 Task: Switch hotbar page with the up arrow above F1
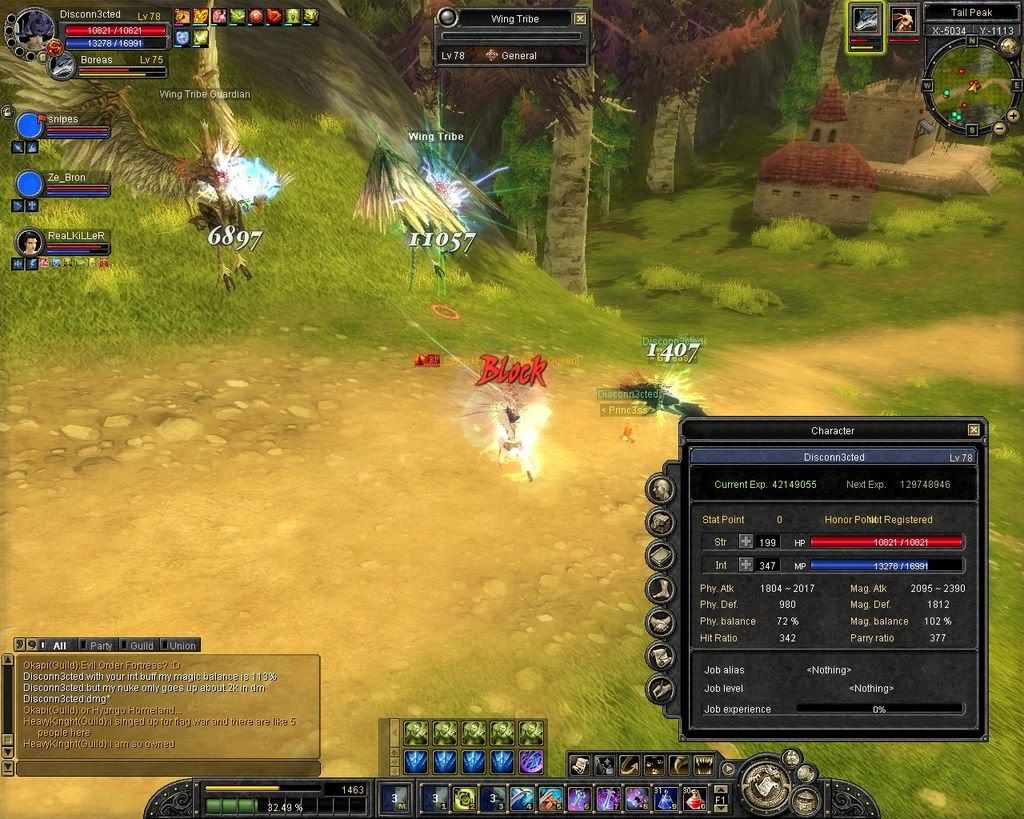pos(721,790)
